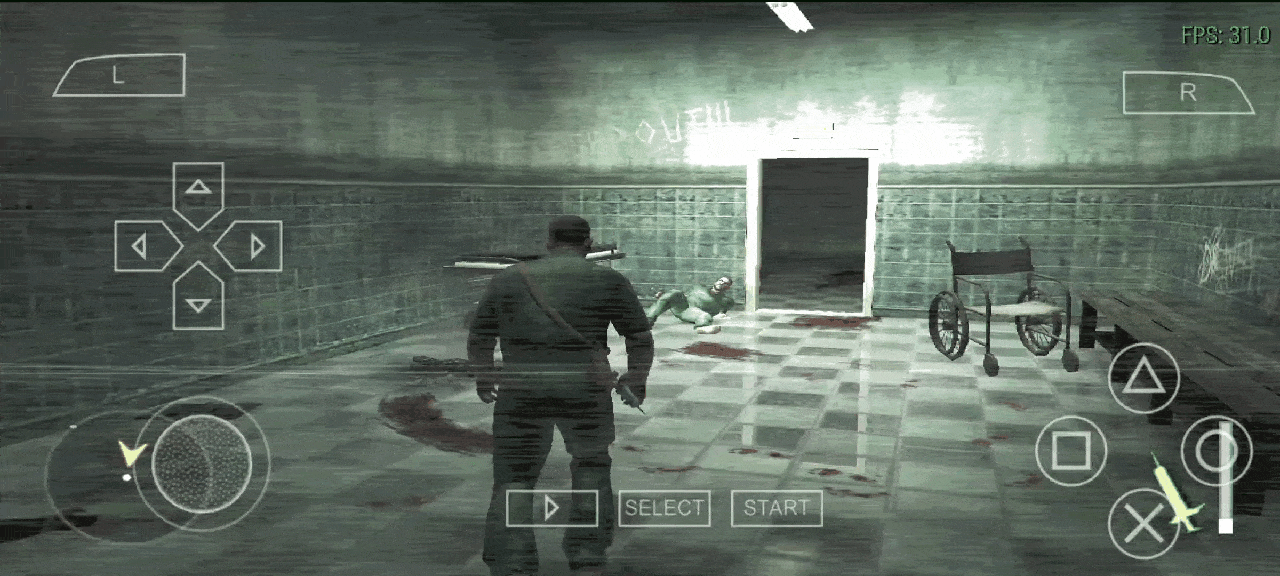Tap the triangle action button
The width and height of the screenshot is (1280, 576).
coord(1143,378)
